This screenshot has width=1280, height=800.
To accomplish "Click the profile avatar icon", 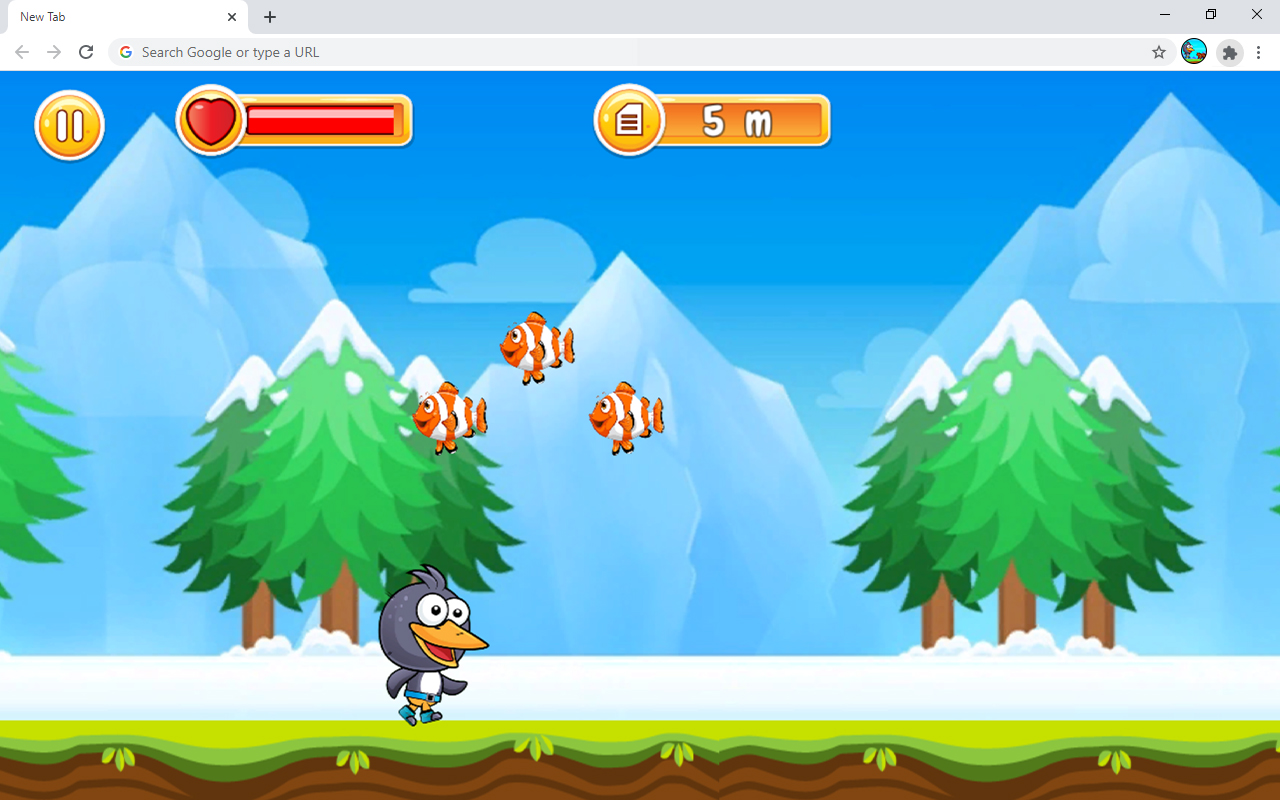I will click(1193, 52).
